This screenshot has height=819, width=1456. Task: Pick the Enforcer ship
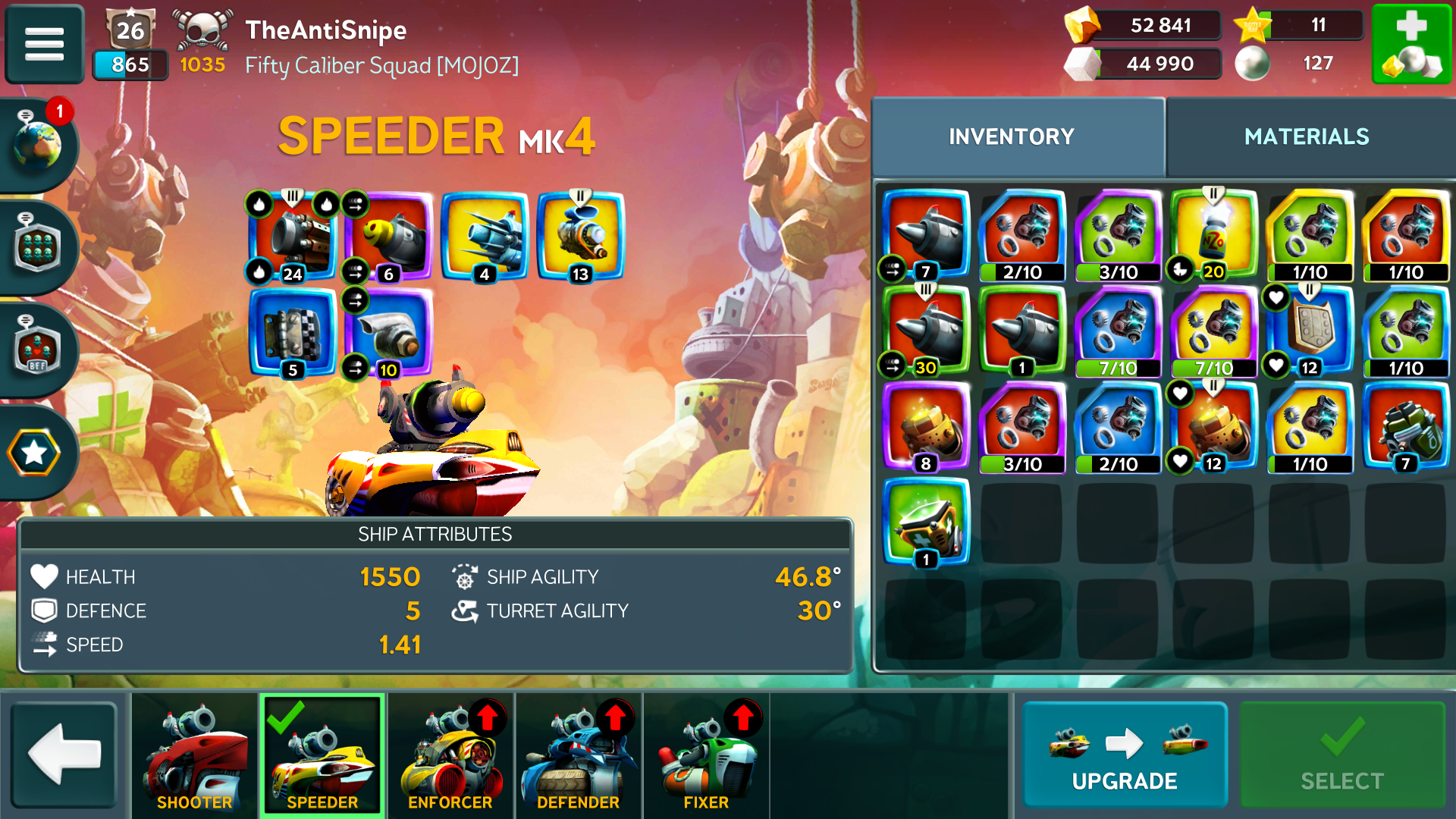pyautogui.click(x=450, y=755)
